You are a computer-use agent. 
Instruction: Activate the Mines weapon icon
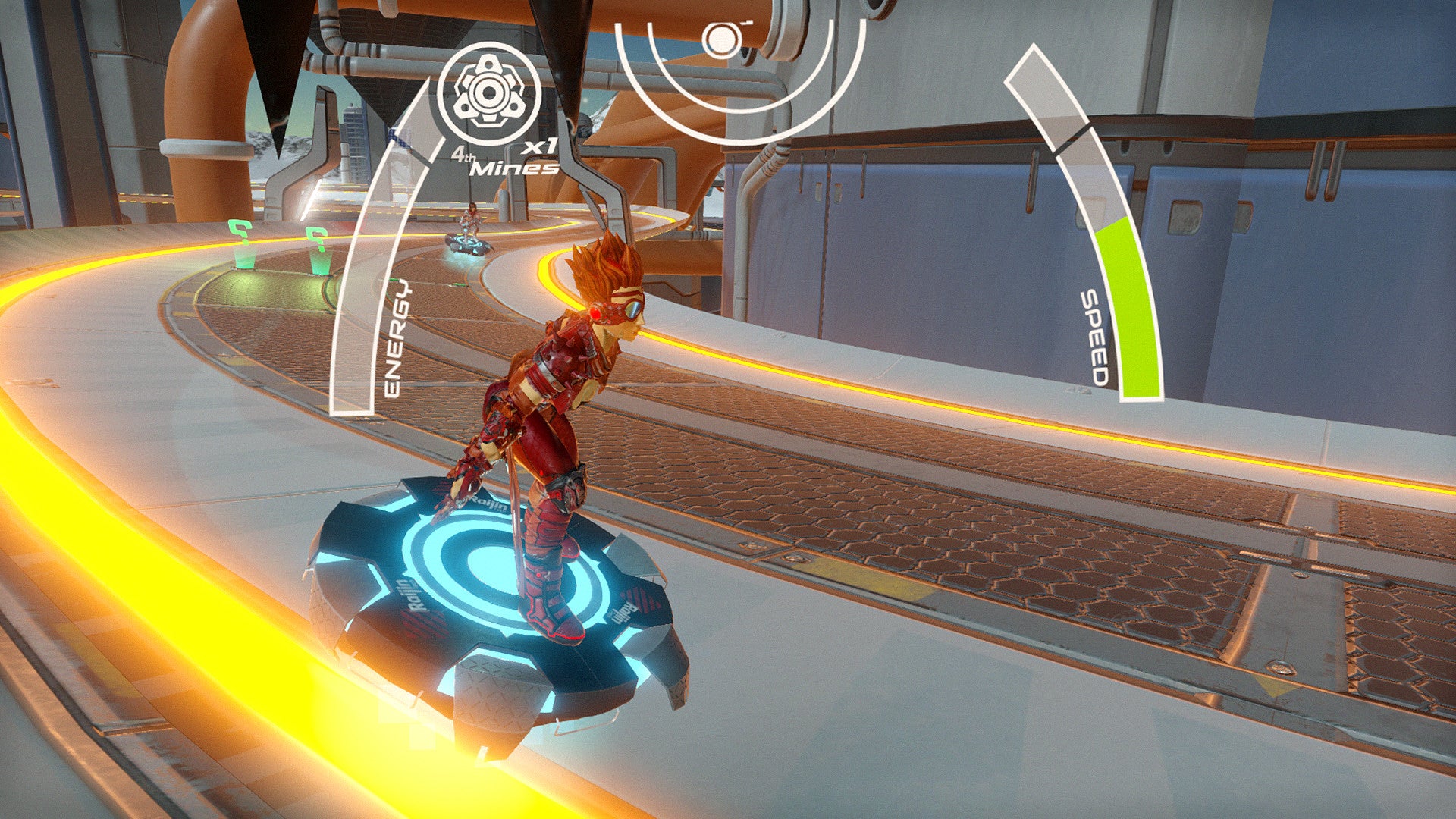click(489, 93)
